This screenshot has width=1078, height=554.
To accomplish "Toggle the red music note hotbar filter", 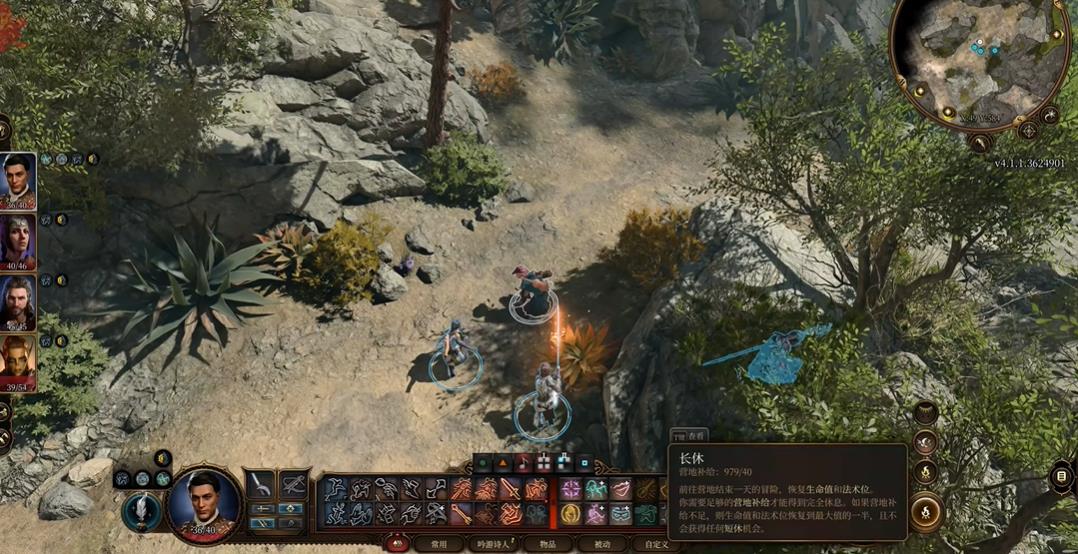I will point(523,463).
